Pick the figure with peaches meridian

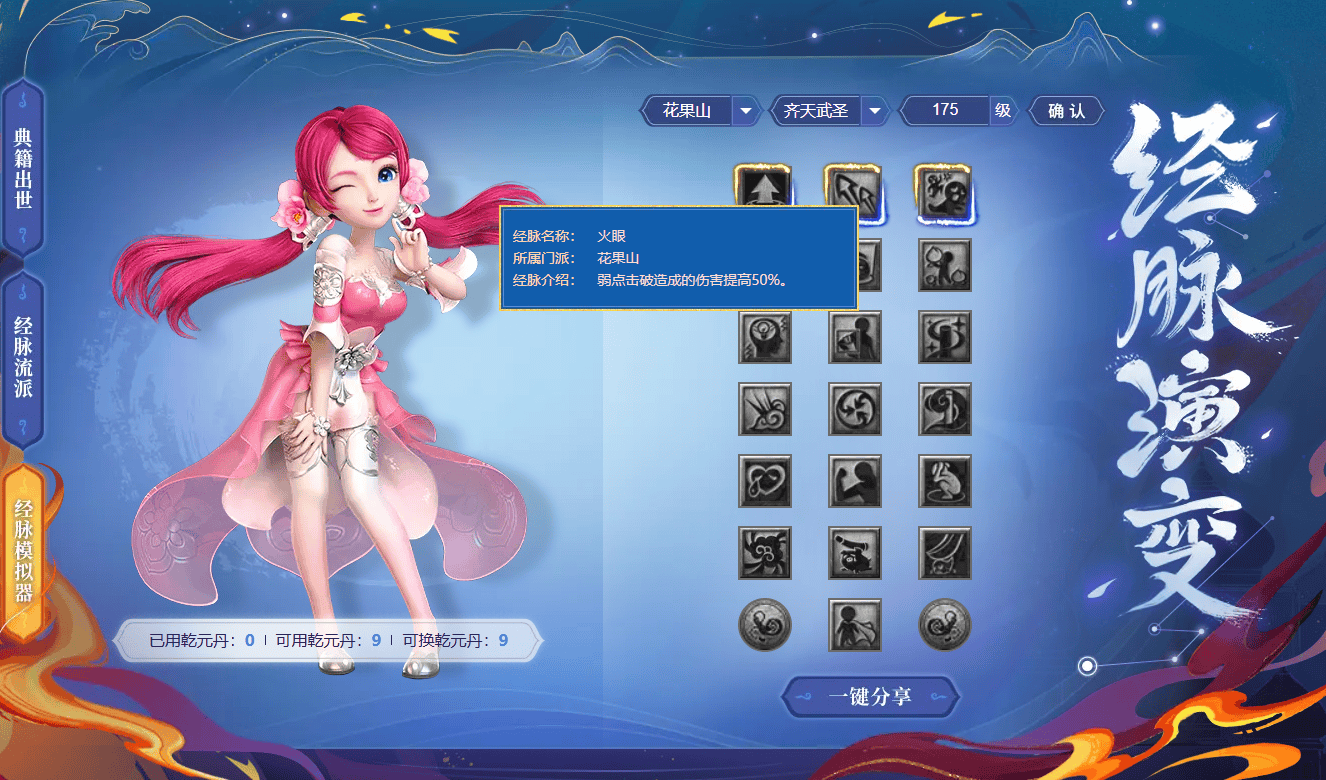944,265
